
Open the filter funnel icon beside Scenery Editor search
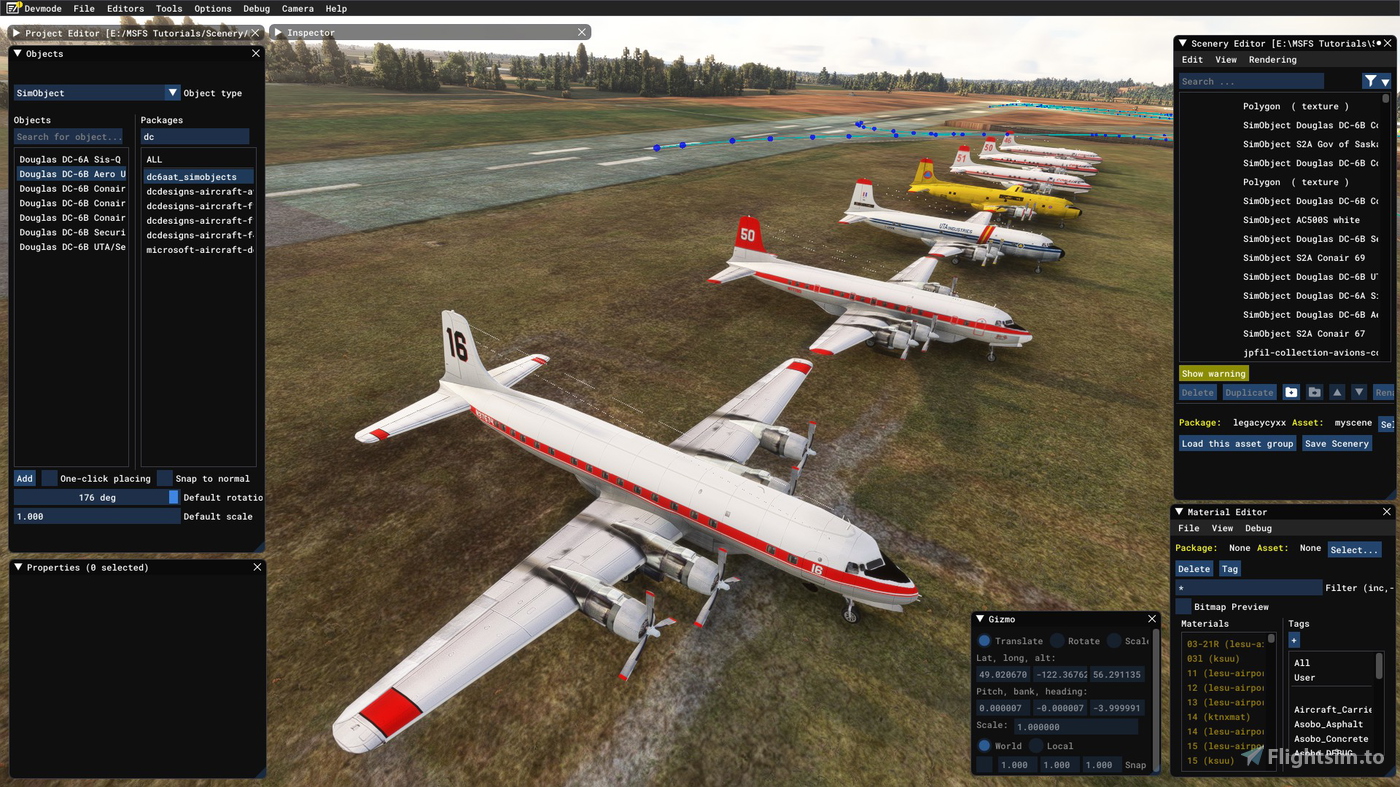1369,81
